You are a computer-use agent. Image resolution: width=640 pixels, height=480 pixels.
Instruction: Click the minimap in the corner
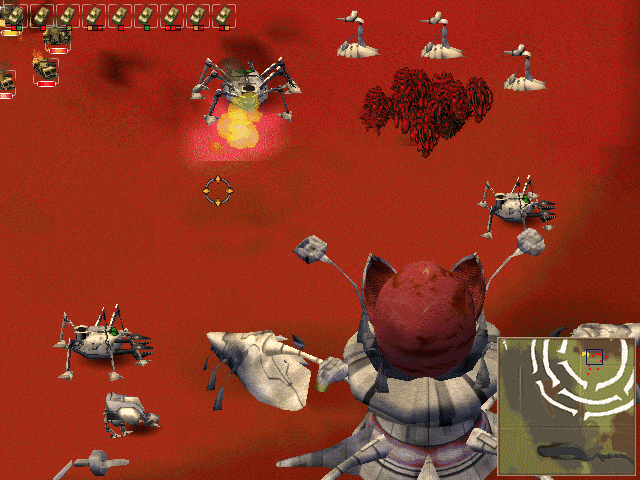tap(567, 405)
